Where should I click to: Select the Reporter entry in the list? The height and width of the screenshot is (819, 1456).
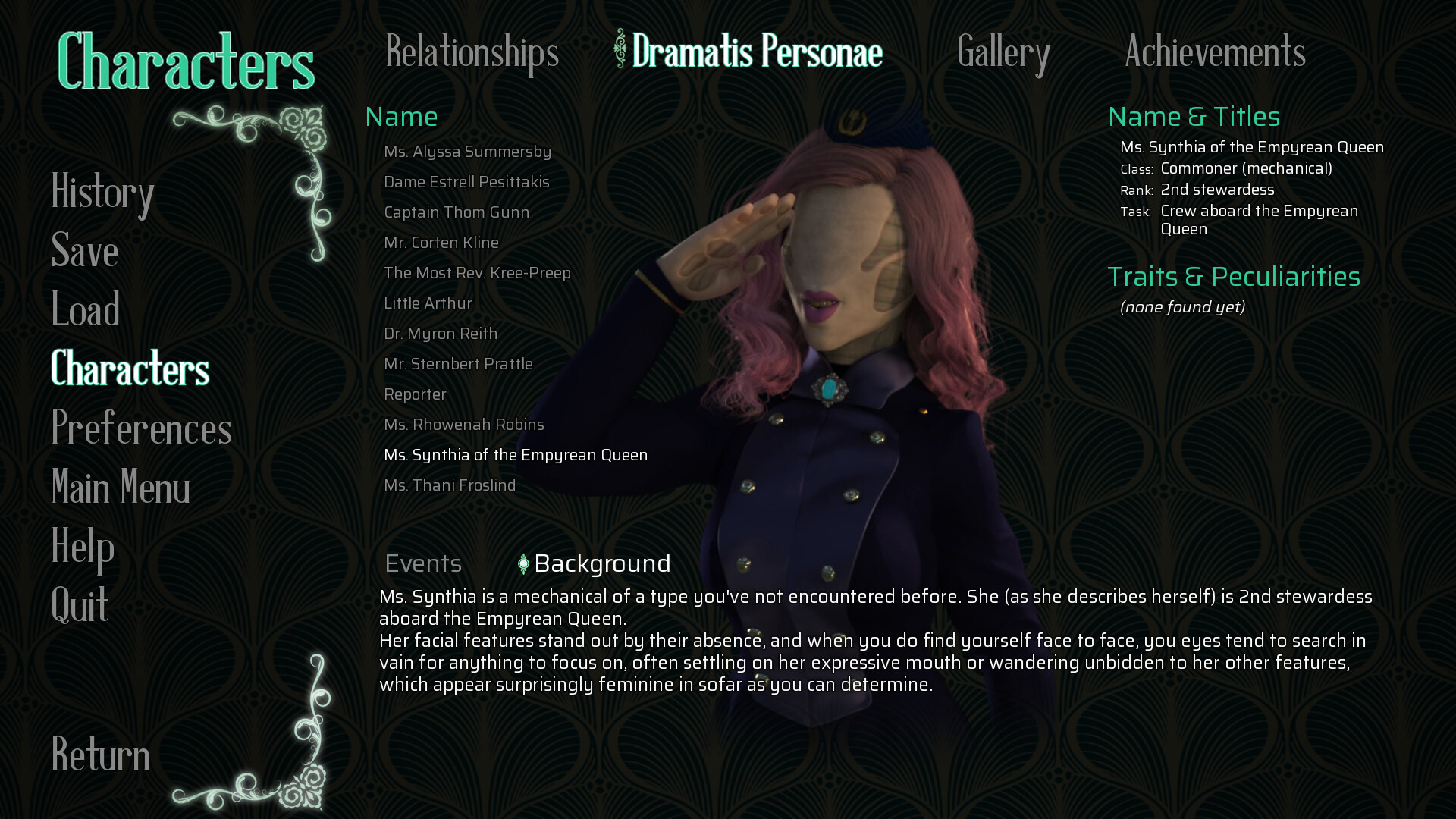(416, 394)
